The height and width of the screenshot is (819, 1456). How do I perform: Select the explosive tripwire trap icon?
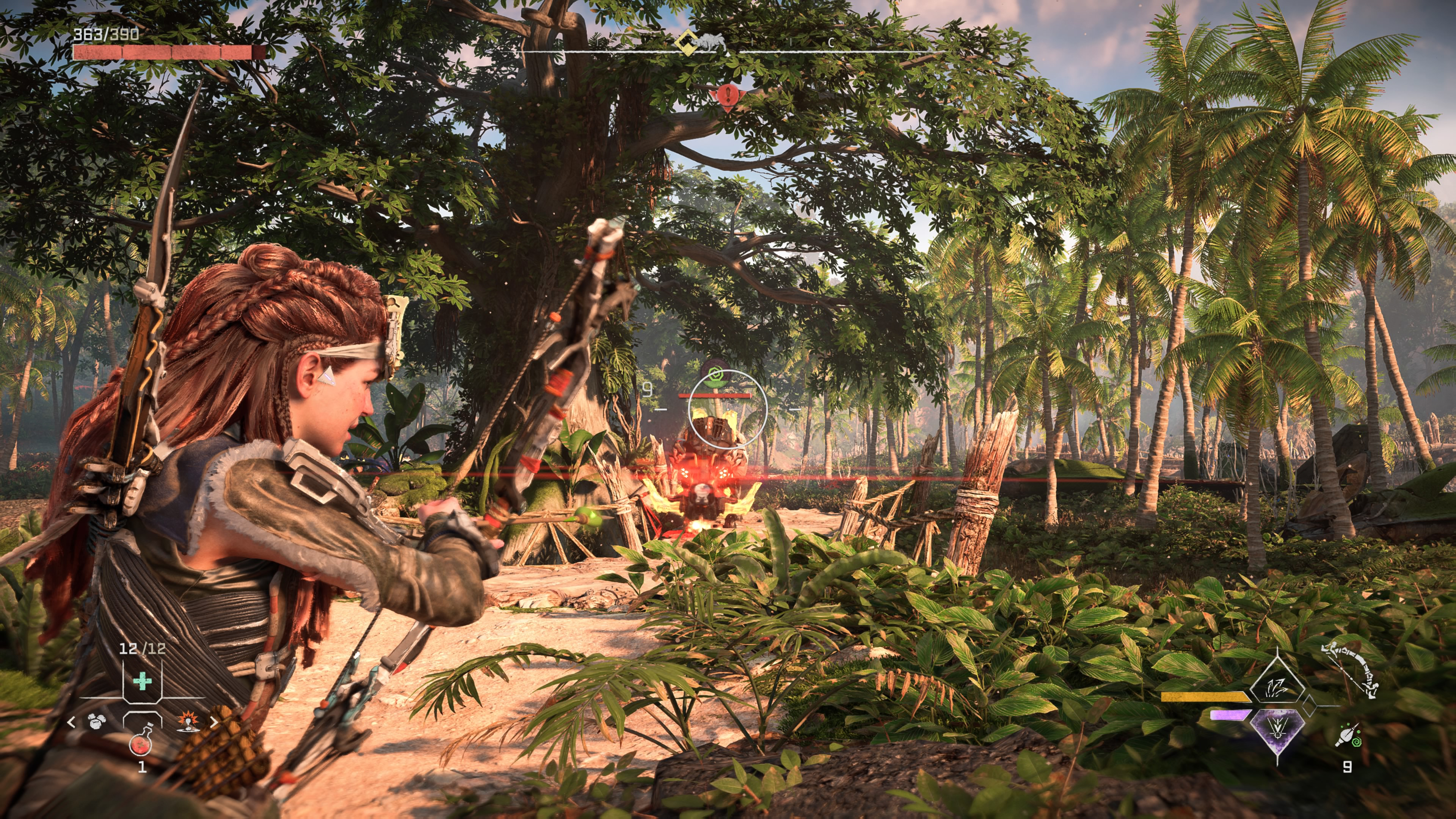click(x=187, y=722)
